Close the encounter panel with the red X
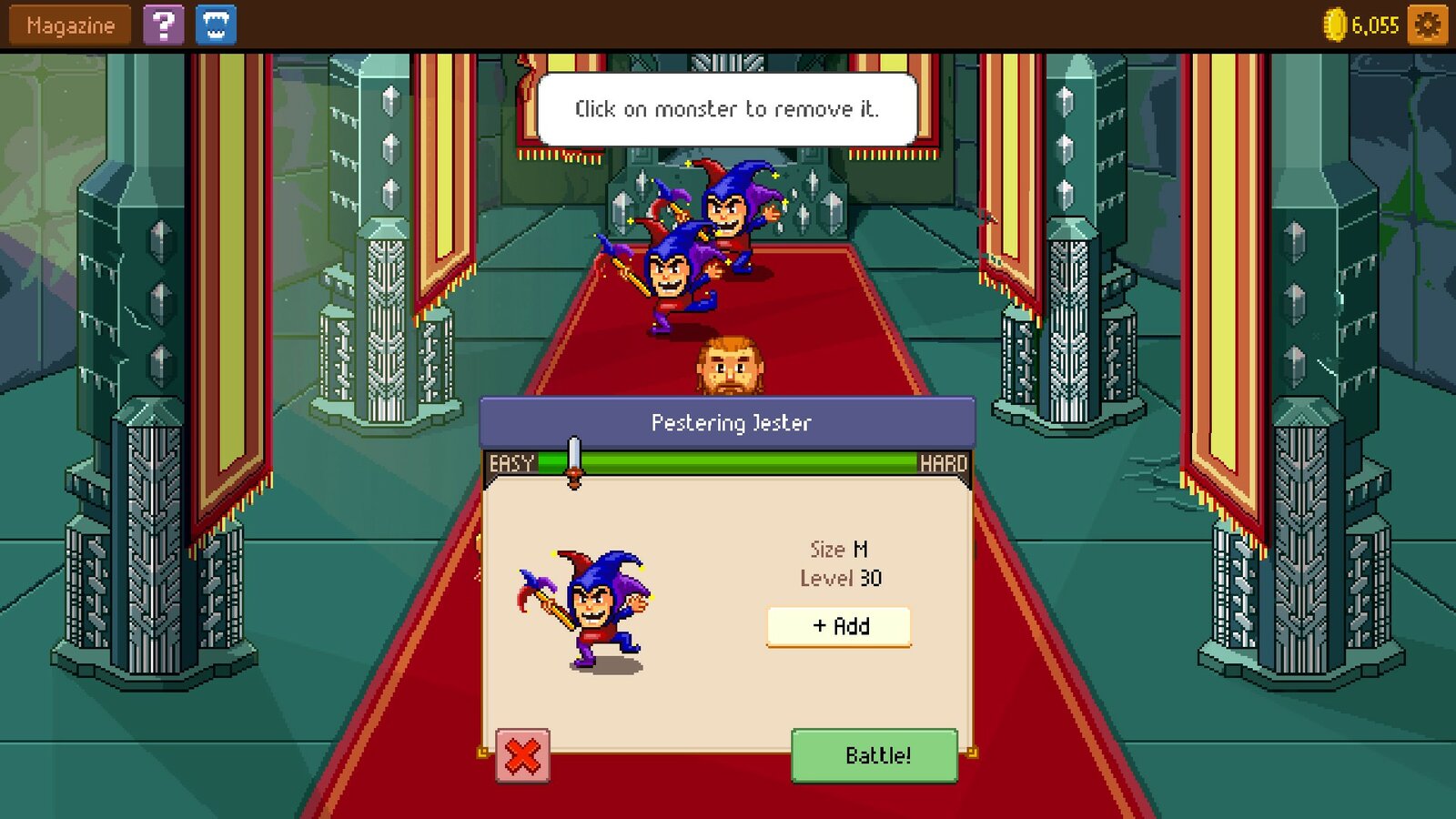Screen dimensions: 1456x819 click(521, 756)
